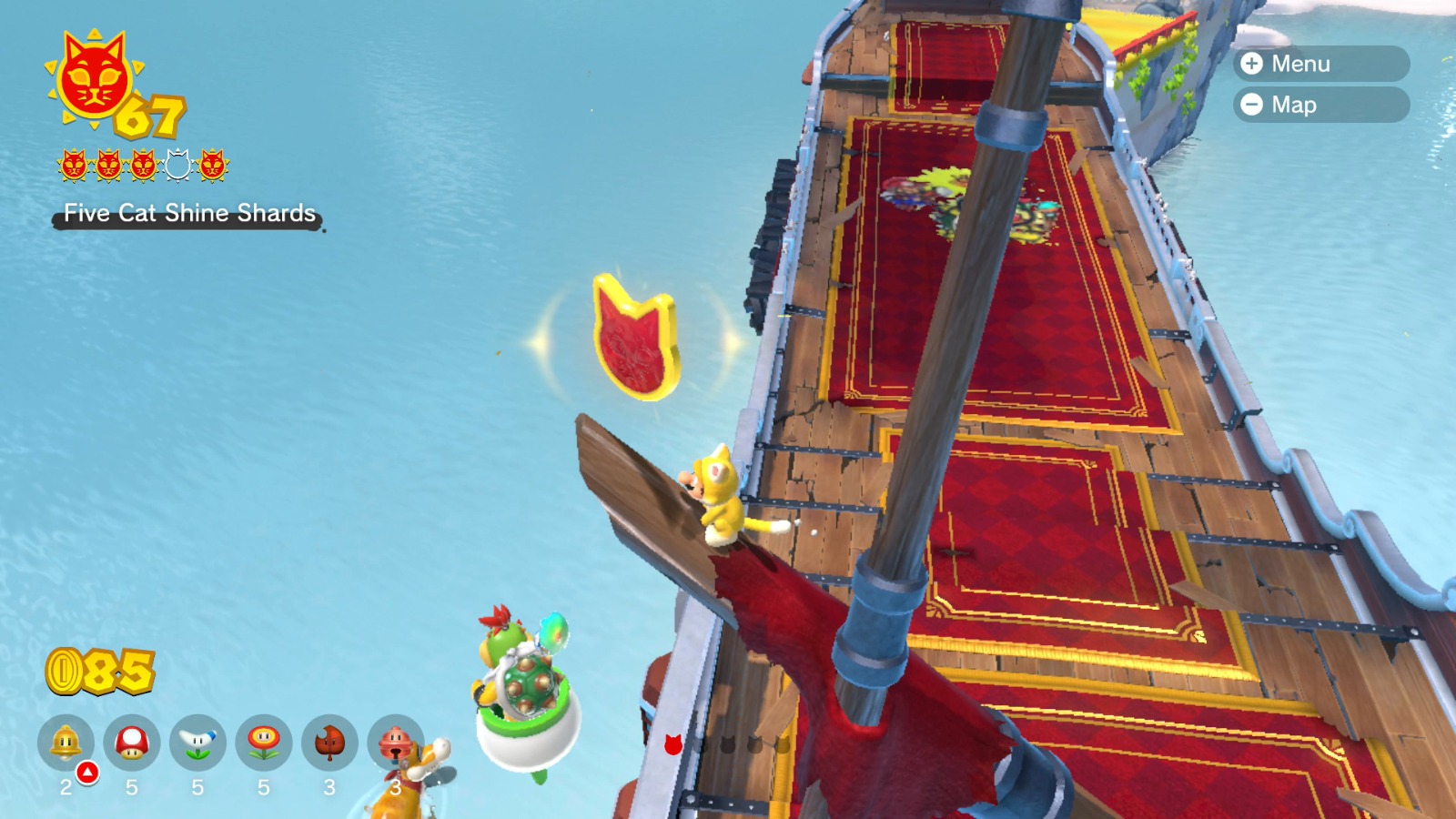This screenshot has height=819, width=1456.
Task: Click the floating Cat Shine Shard collectible
Action: pyautogui.click(x=634, y=339)
